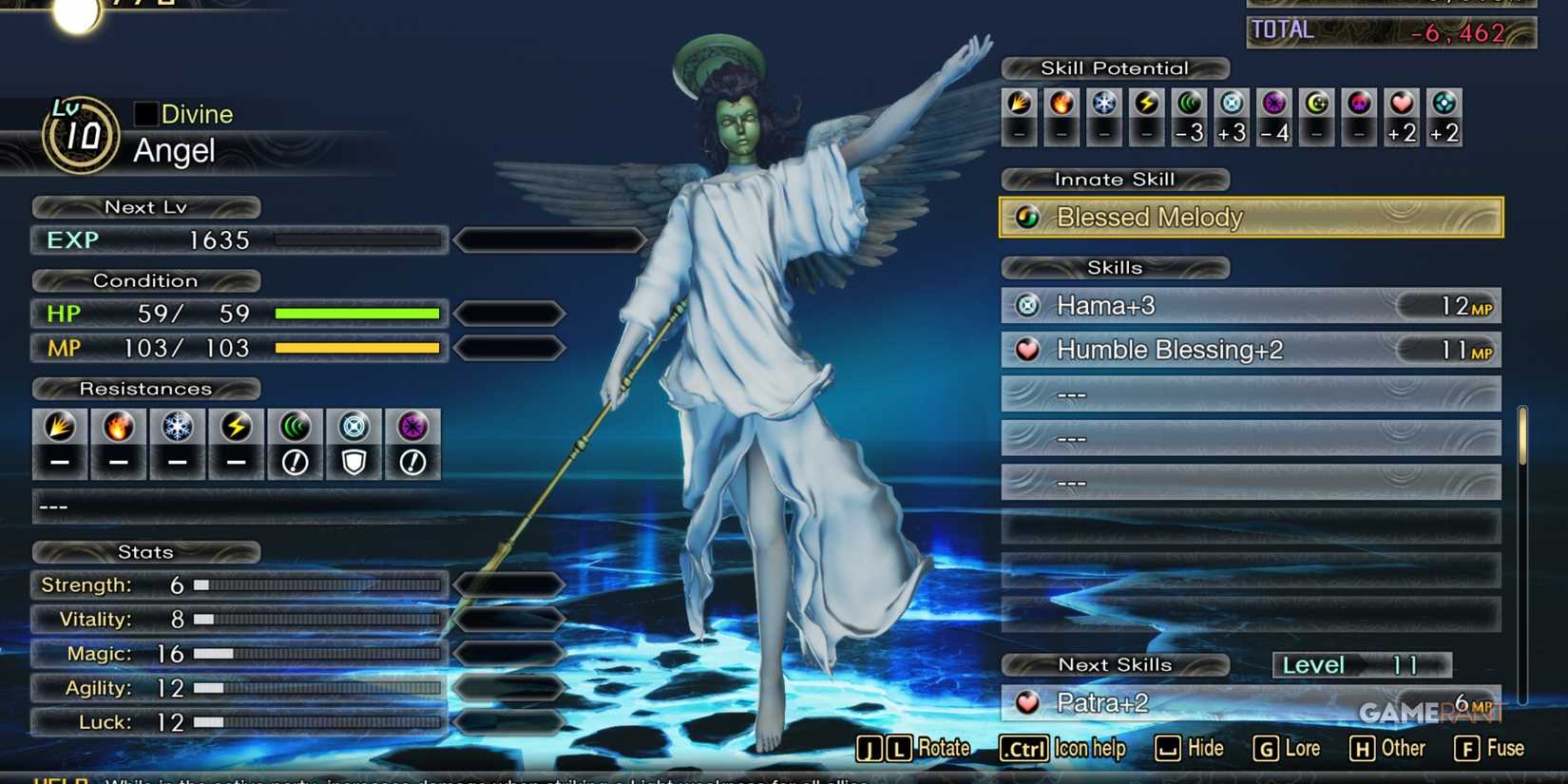This screenshot has height=784, width=1568.
Task: Click the Force potential icon showing -3
Action: pyautogui.click(x=1188, y=106)
